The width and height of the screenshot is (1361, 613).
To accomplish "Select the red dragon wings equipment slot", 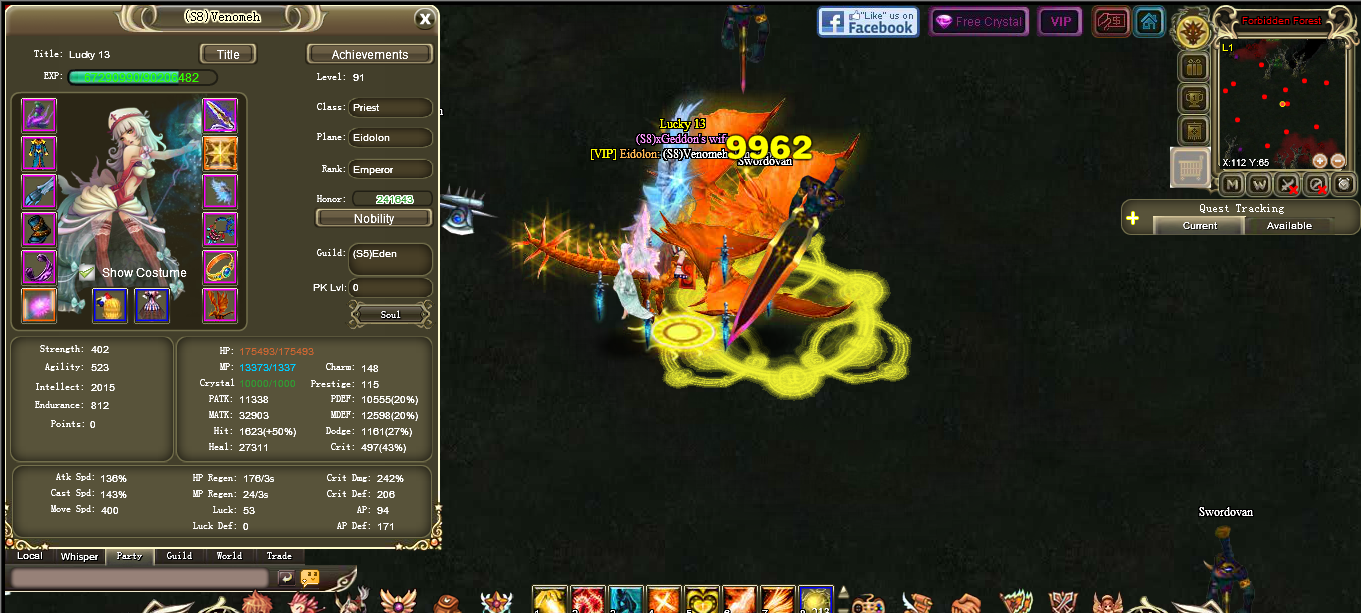I will [220, 305].
